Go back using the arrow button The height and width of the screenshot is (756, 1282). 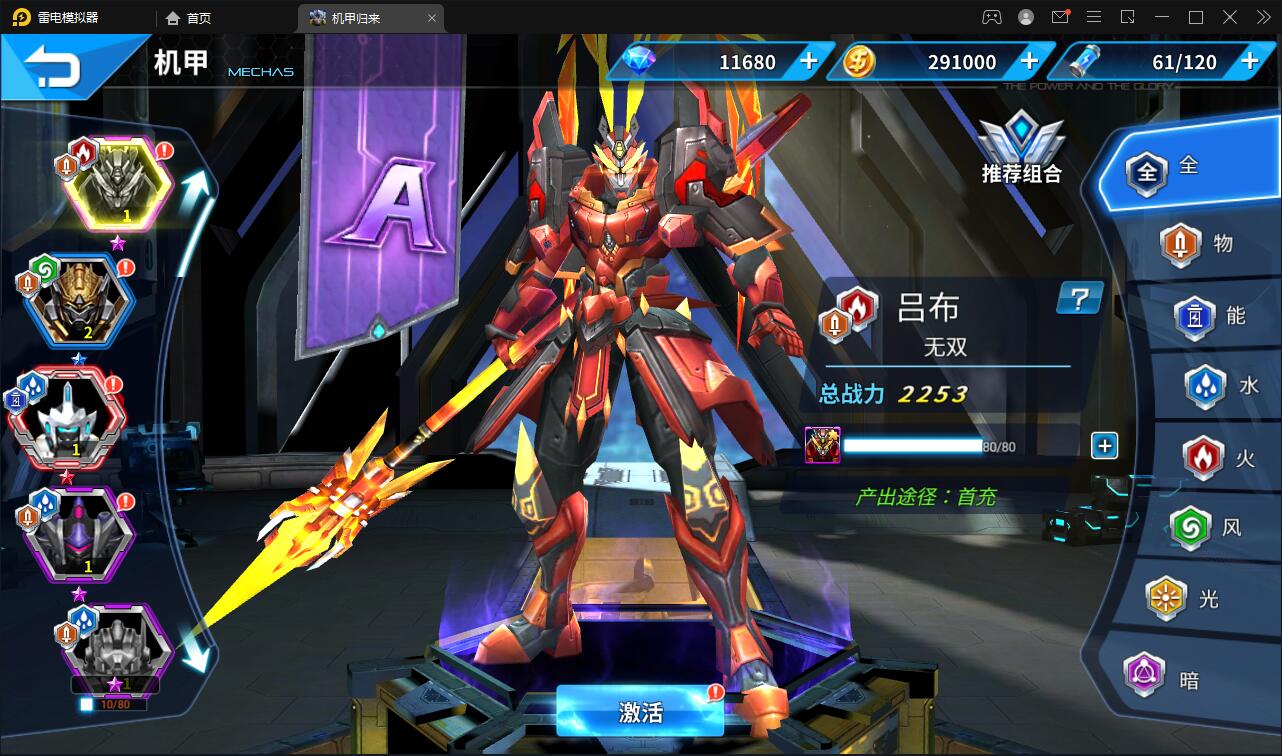tap(53, 68)
